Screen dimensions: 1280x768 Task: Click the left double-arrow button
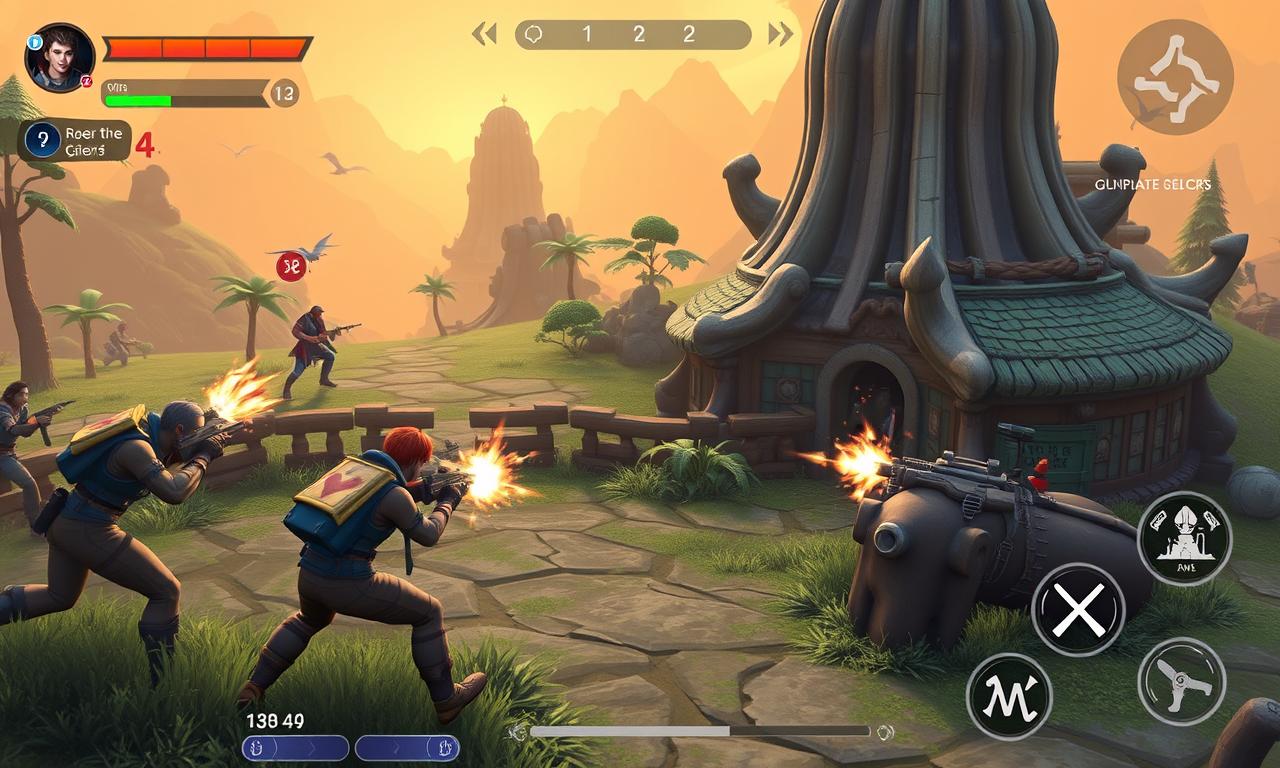[484, 34]
